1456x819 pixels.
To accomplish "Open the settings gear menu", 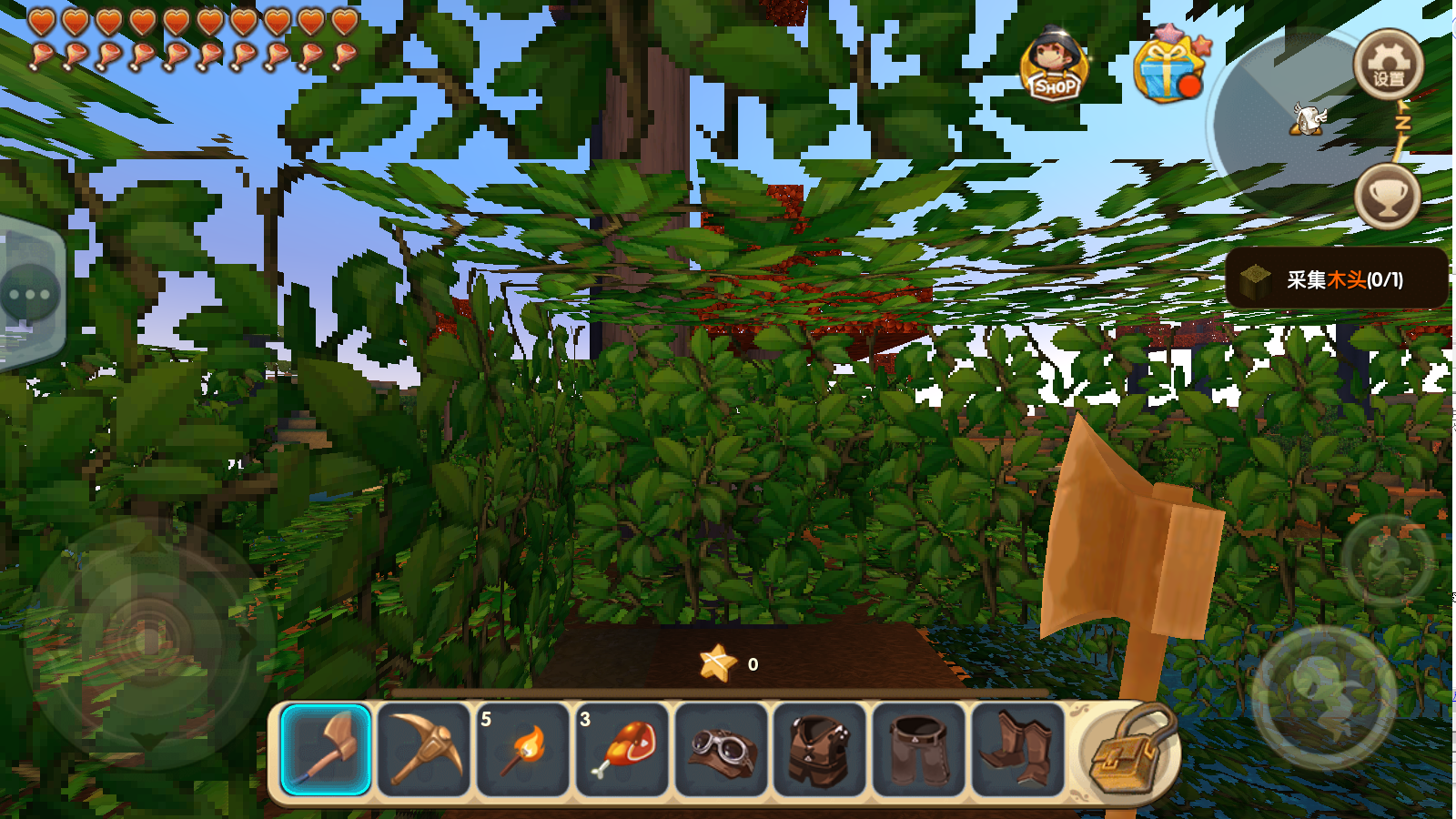I will point(1388,65).
